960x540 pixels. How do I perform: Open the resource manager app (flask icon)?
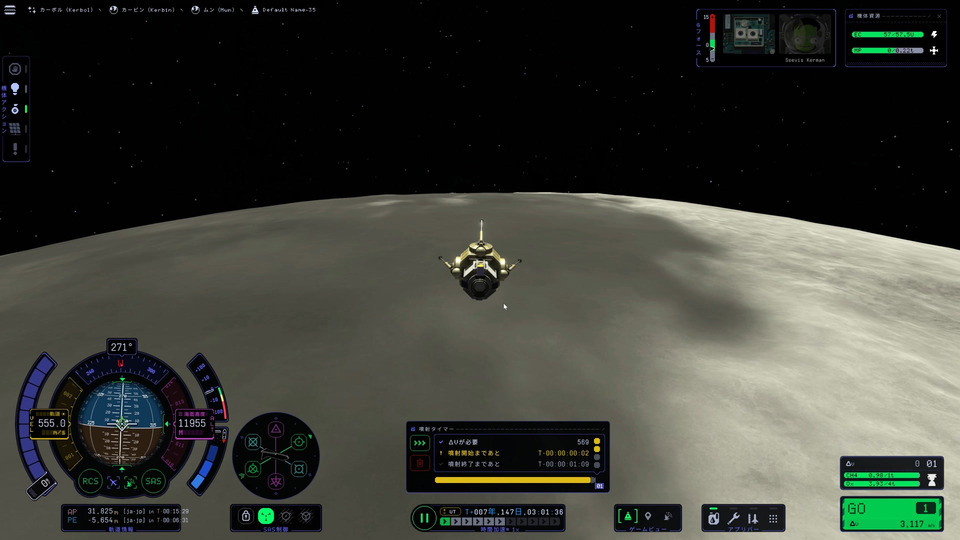713,518
